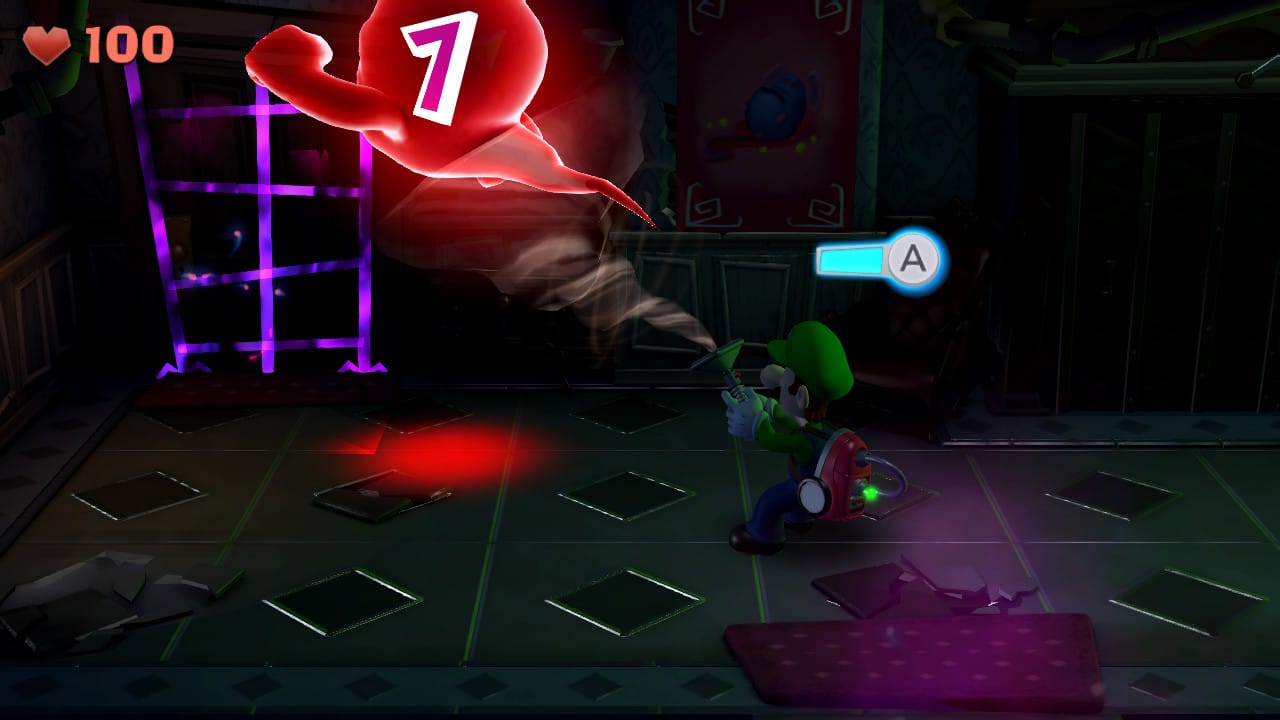Select the Poltergust's hose nozzle
Image resolution: width=1280 pixels, height=720 pixels.
[730, 352]
